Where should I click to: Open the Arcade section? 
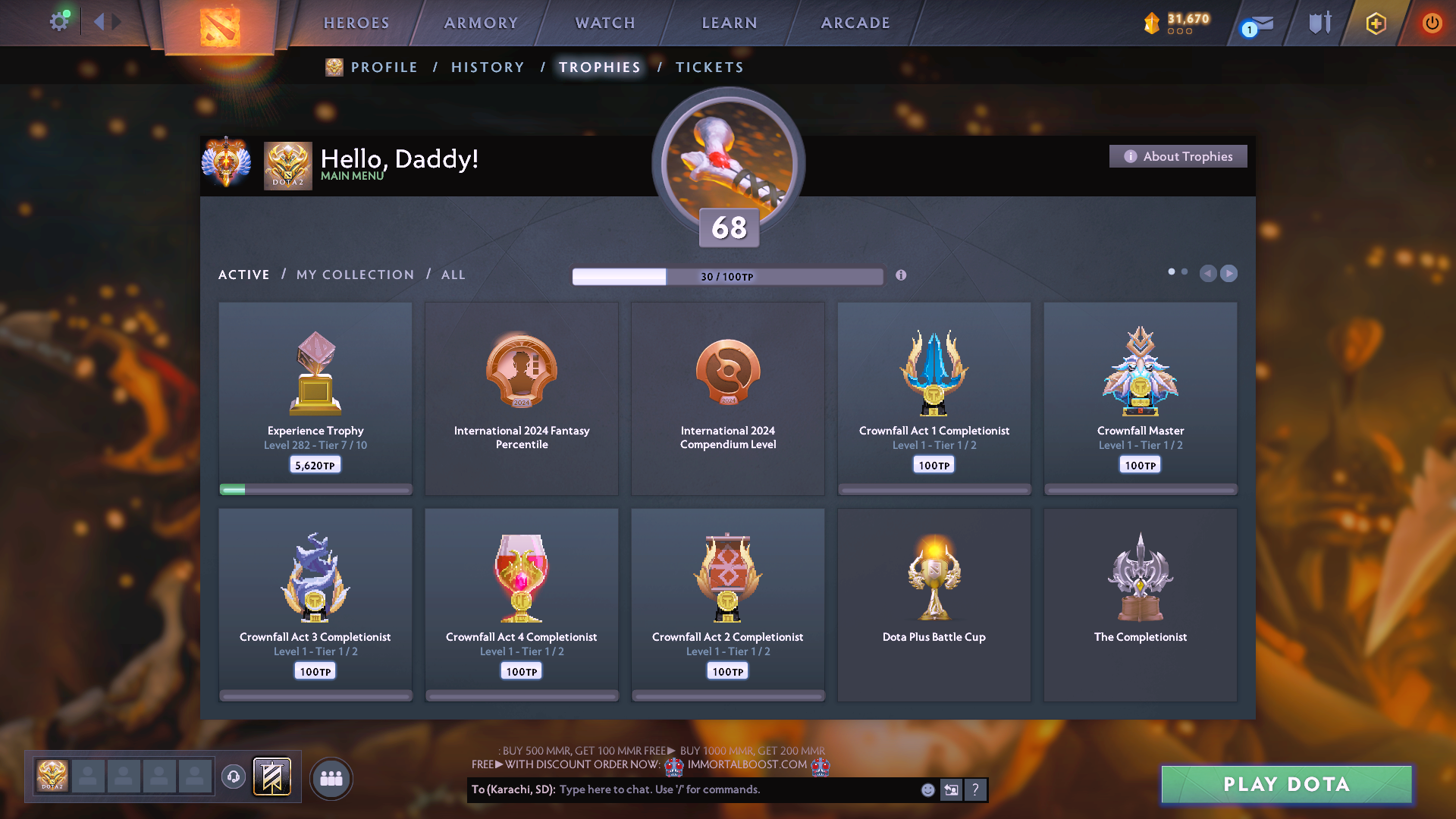pos(855,23)
